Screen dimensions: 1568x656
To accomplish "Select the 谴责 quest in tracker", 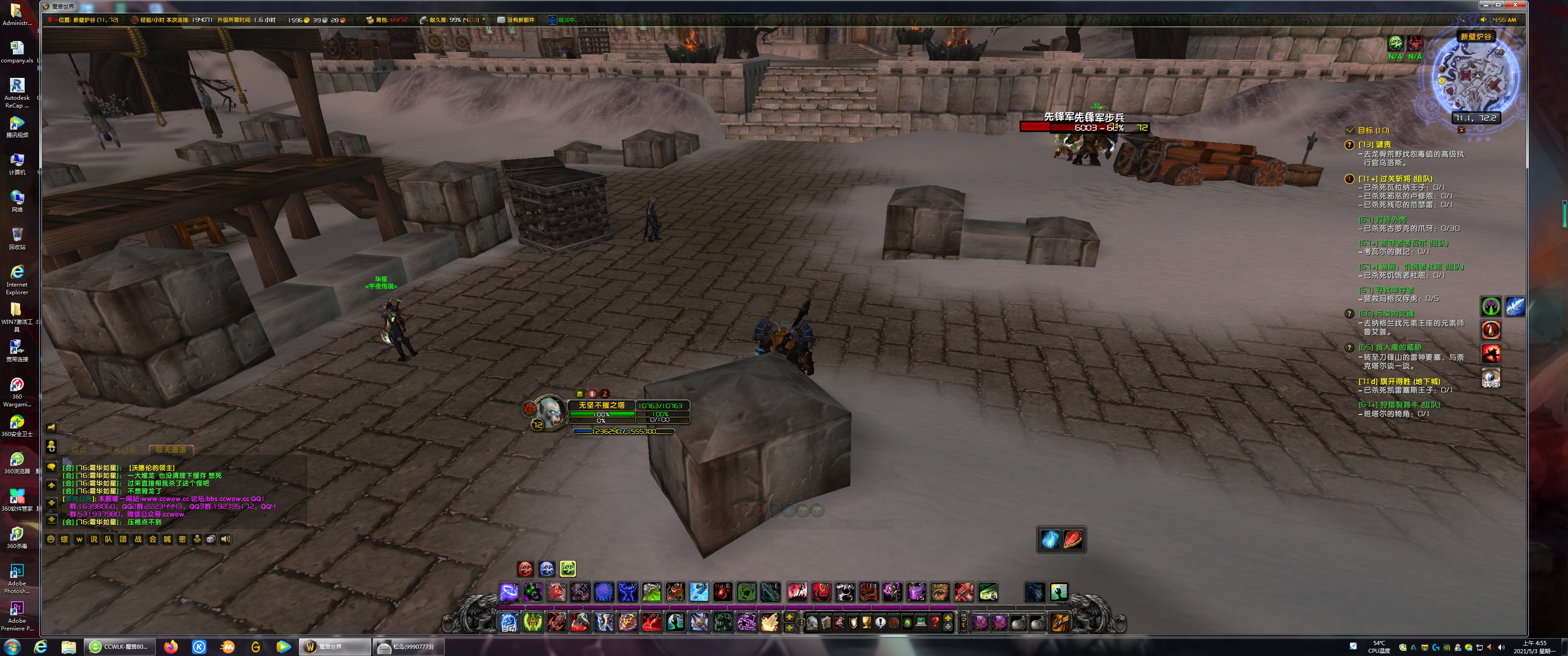I will (1375, 145).
